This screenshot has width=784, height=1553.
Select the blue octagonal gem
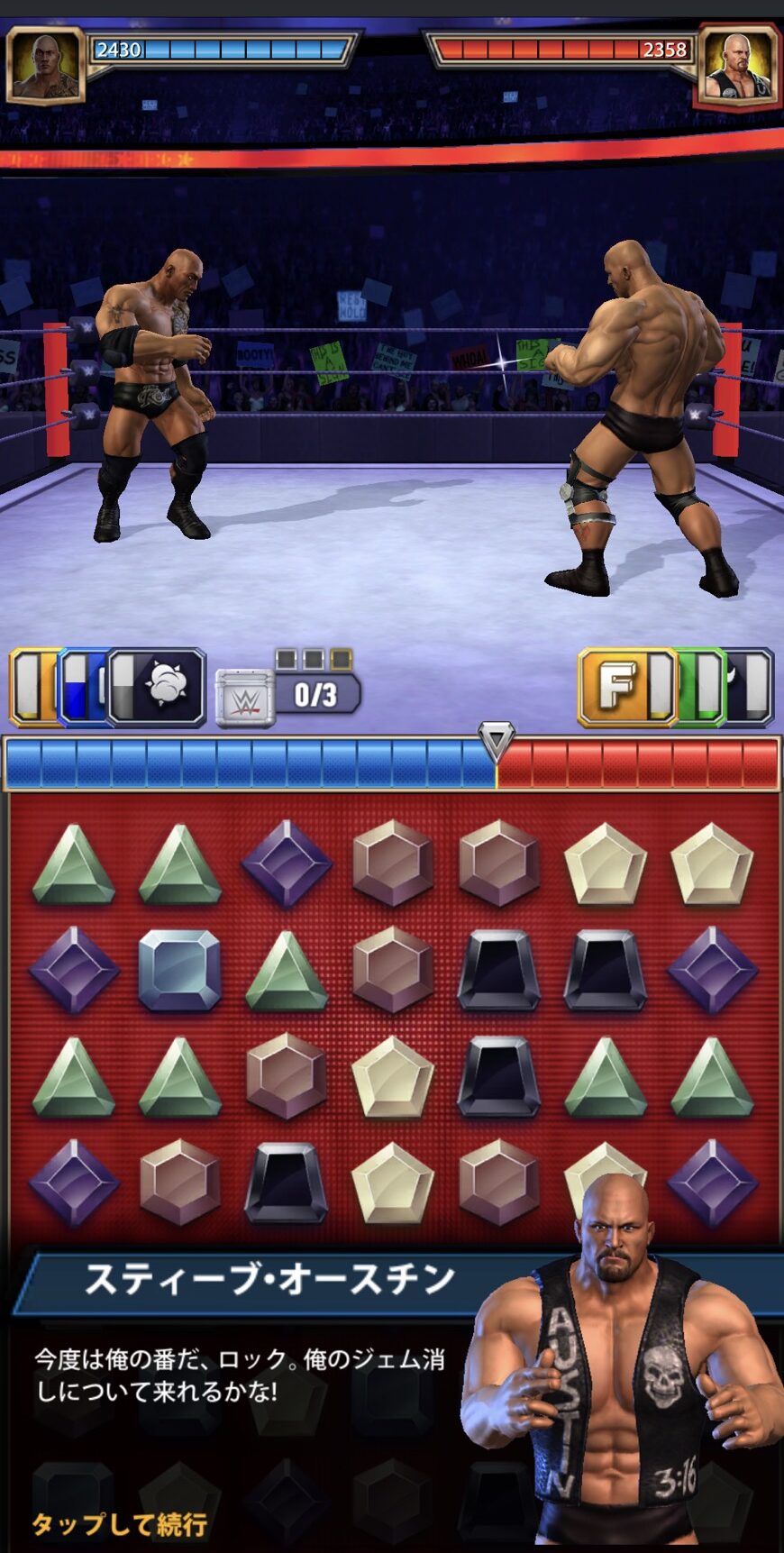[x=179, y=971]
